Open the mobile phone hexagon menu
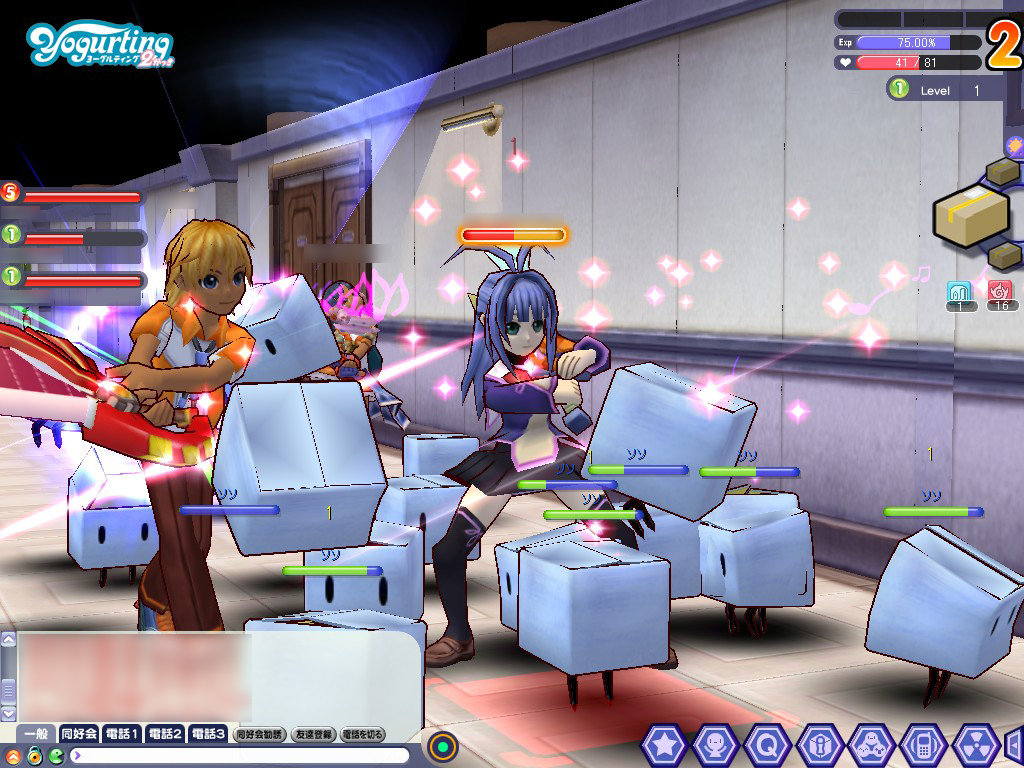The image size is (1024, 768). click(x=923, y=744)
